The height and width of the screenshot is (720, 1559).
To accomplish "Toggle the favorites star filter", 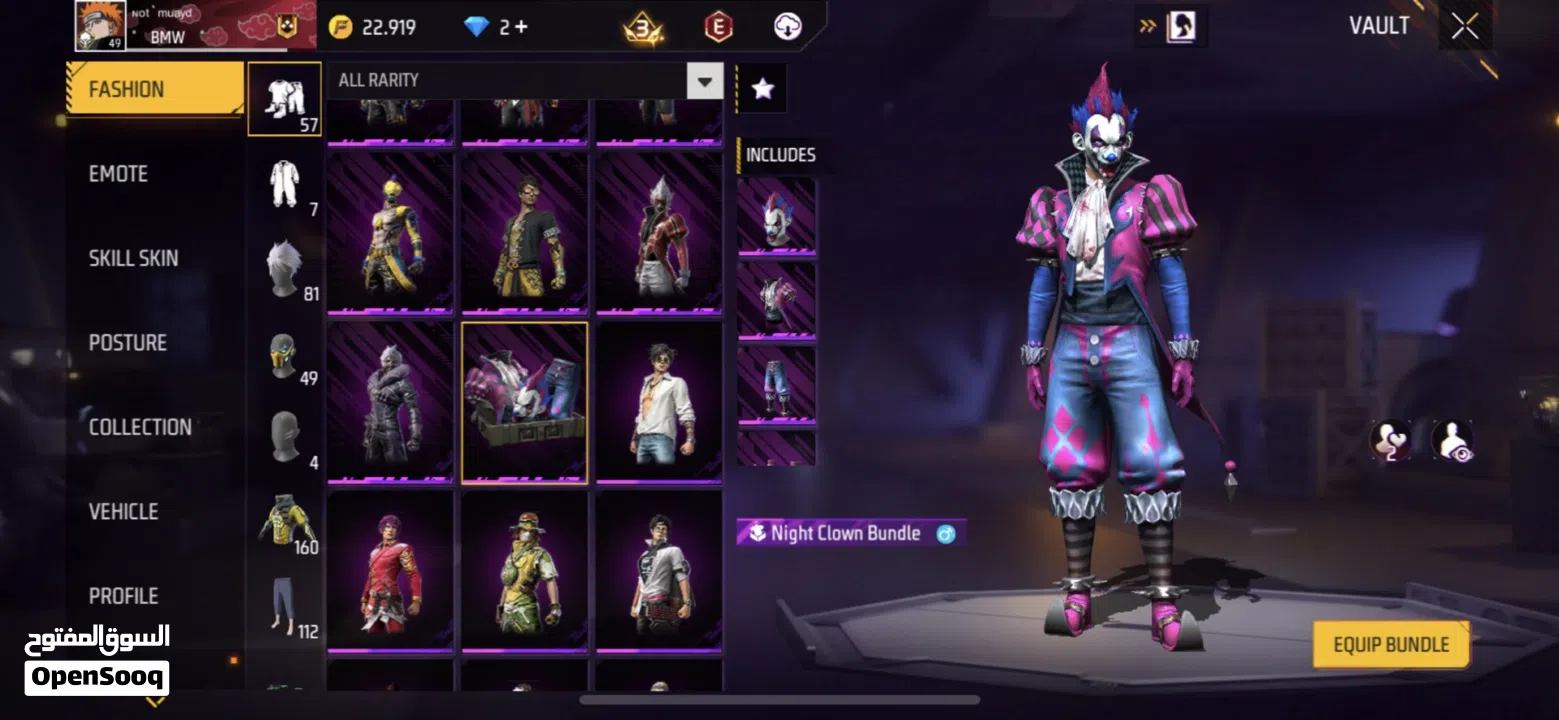I will [763, 88].
